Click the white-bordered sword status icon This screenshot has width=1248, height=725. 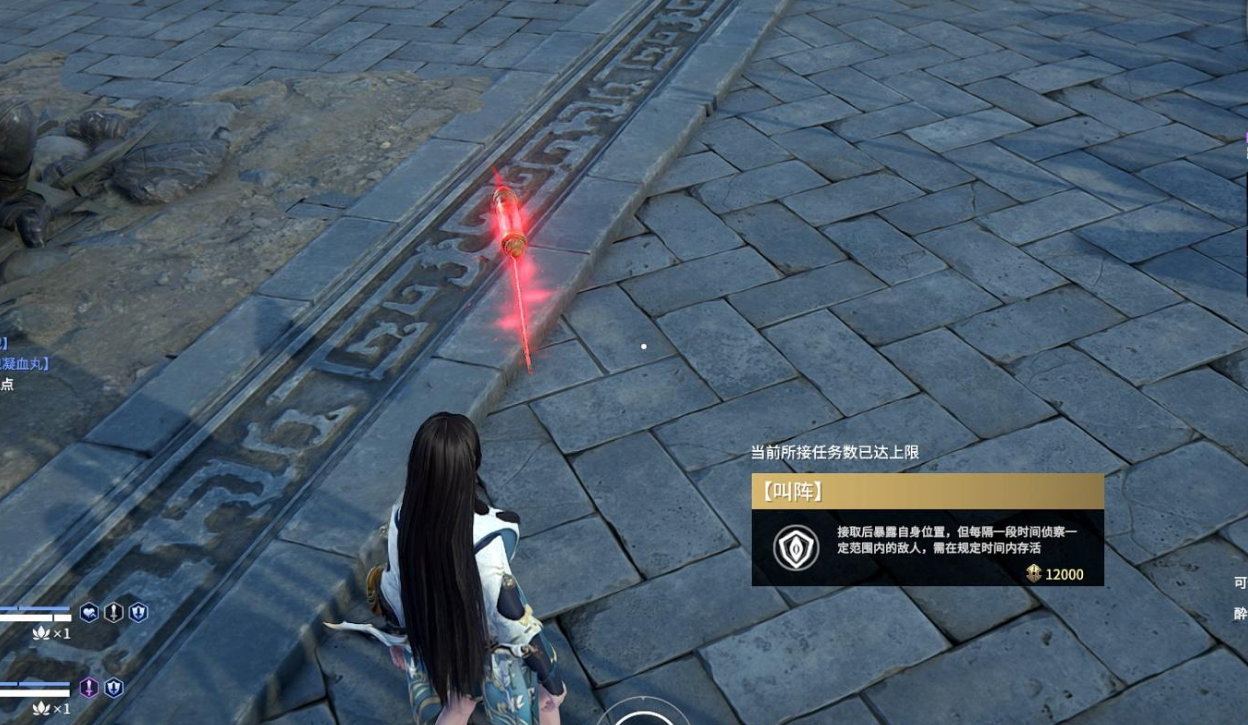pos(114,613)
